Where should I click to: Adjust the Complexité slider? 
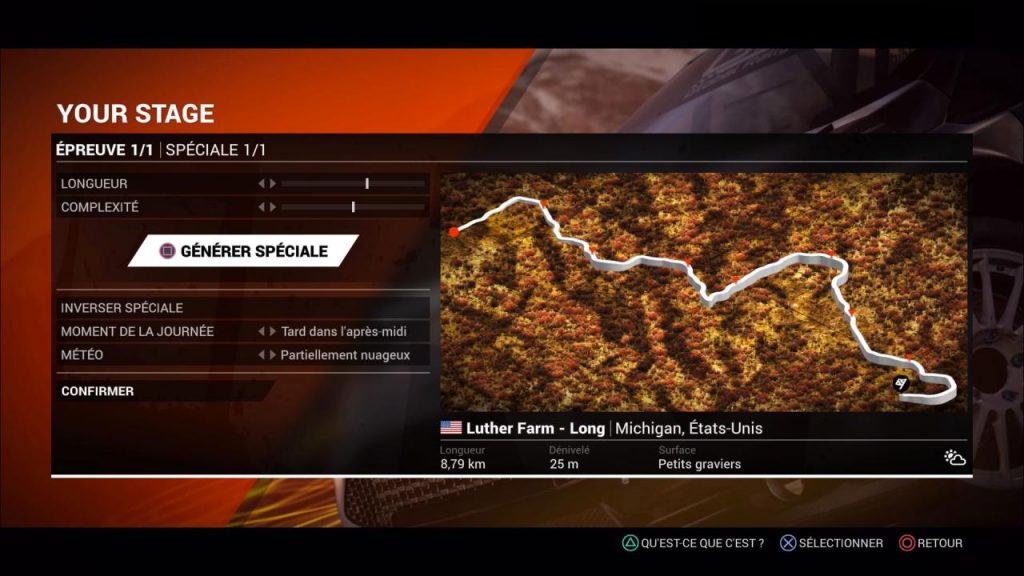353,207
